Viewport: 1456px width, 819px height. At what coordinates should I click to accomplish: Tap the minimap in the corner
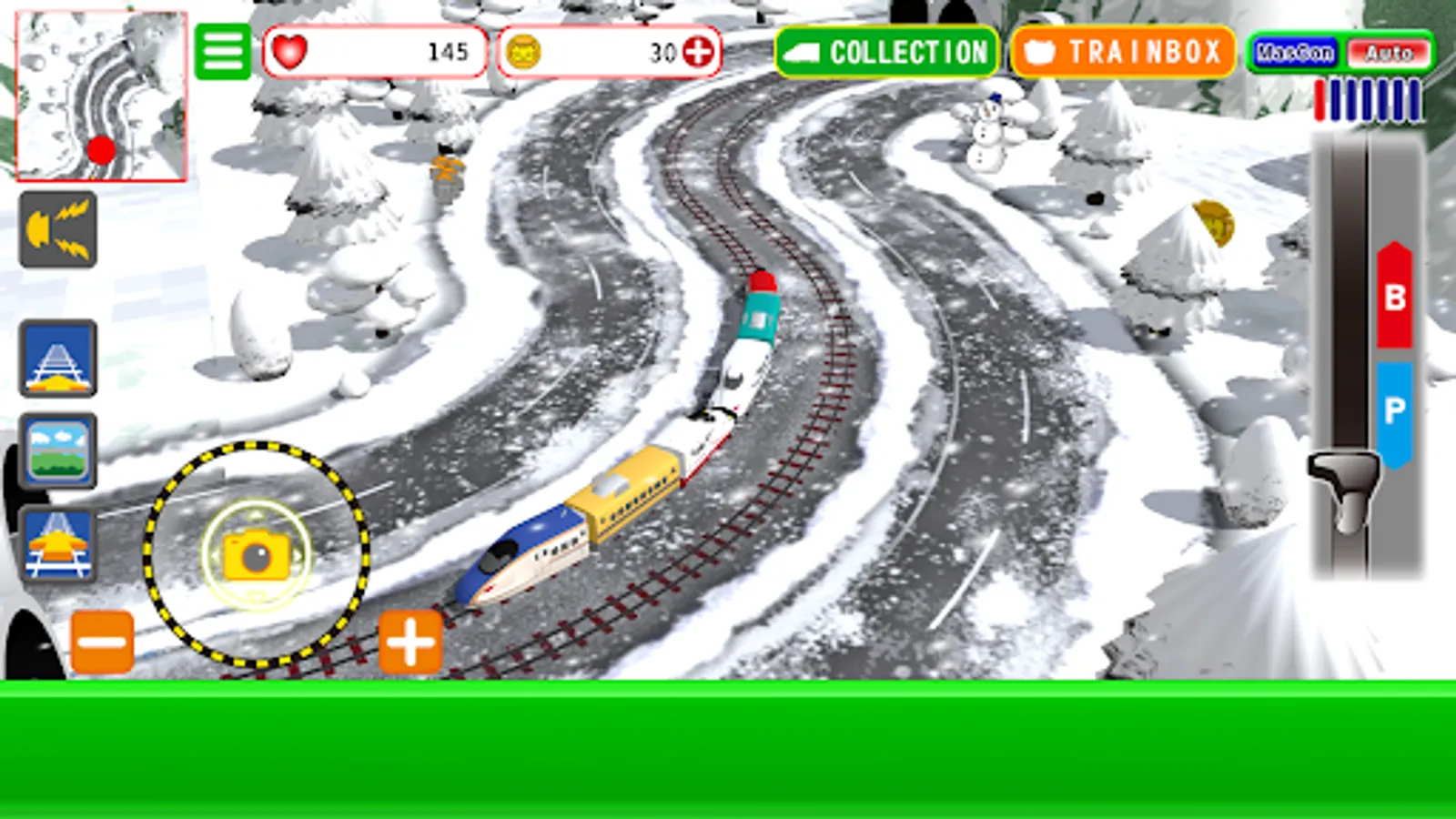point(102,97)
